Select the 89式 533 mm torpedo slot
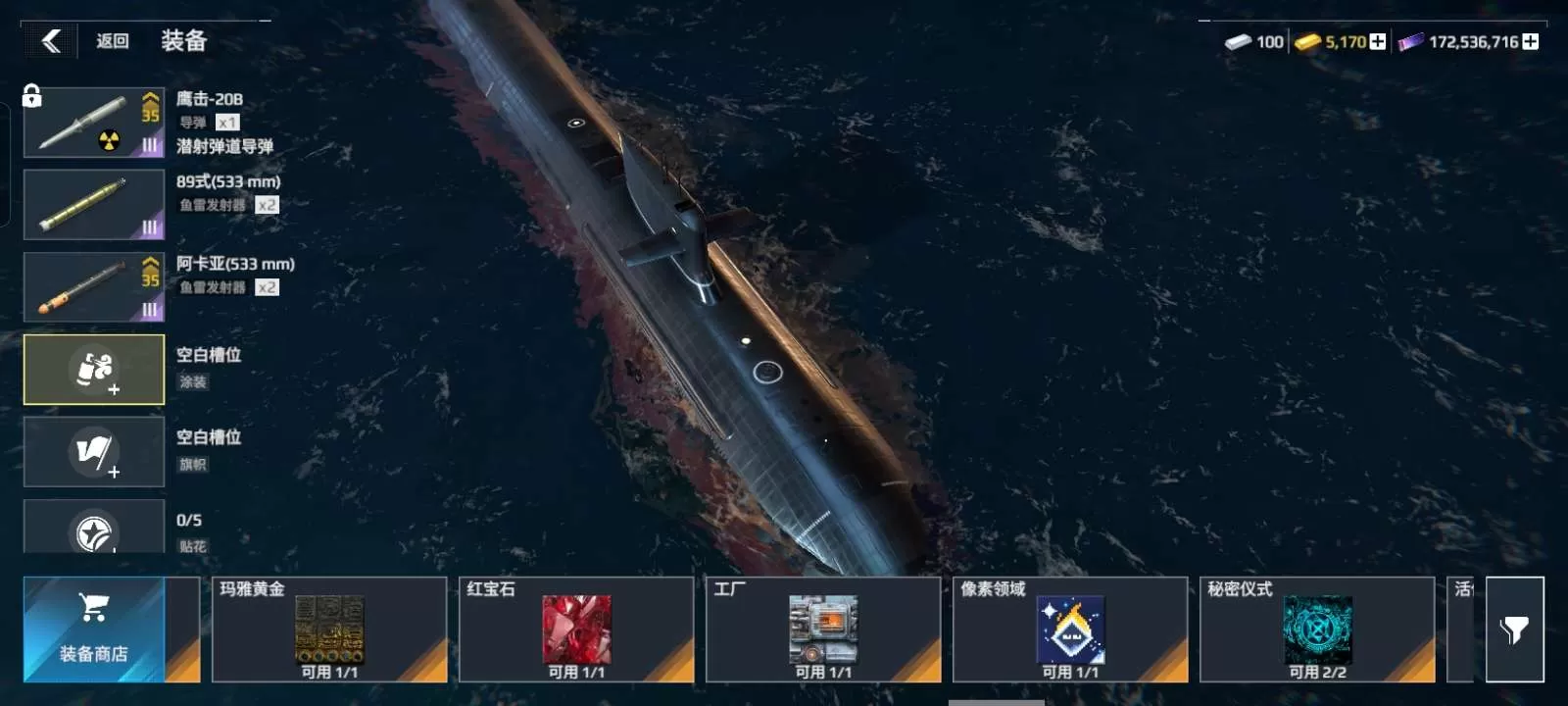 (x=93, y=205)
